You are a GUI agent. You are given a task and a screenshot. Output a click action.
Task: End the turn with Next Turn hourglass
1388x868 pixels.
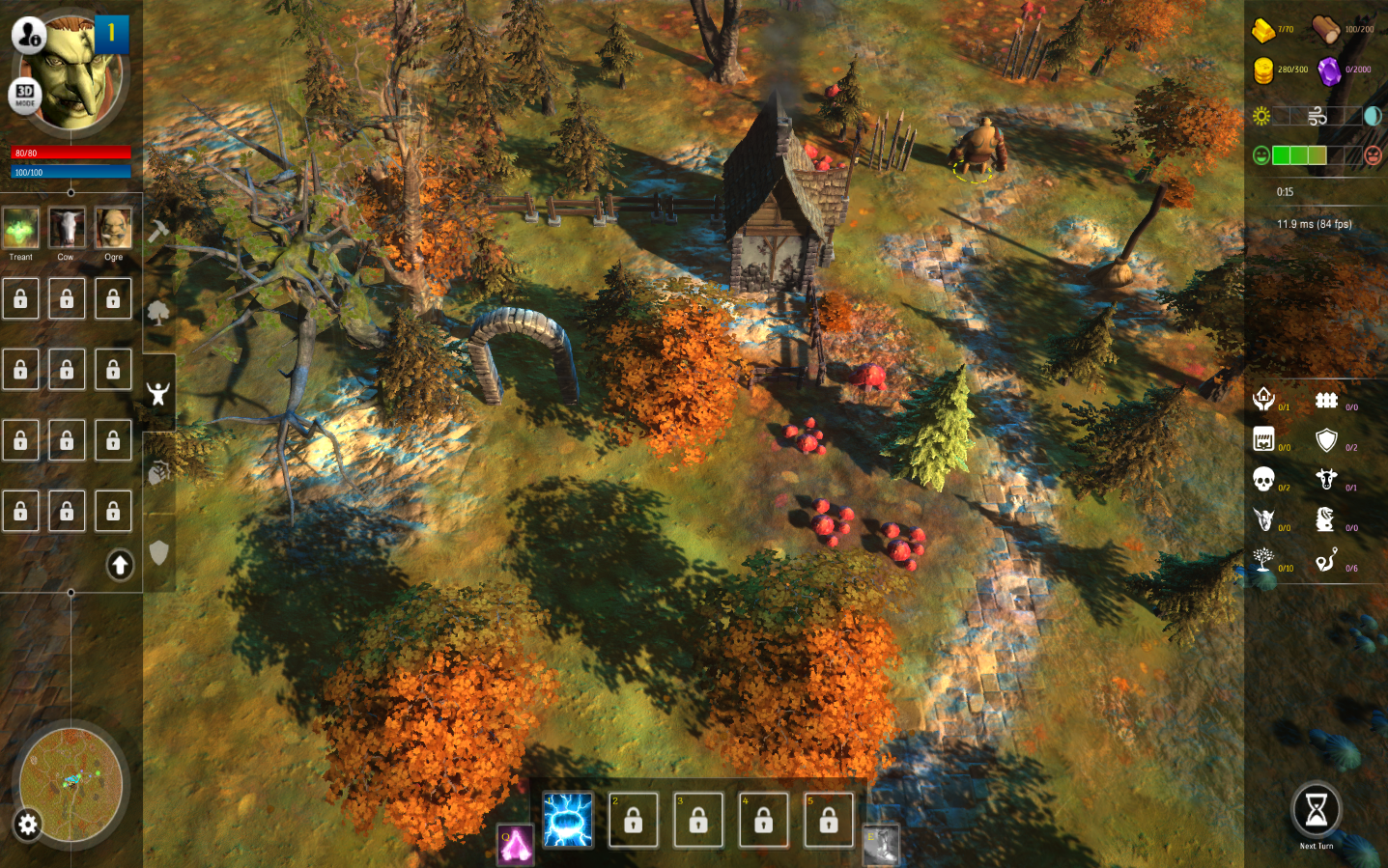1316,811
